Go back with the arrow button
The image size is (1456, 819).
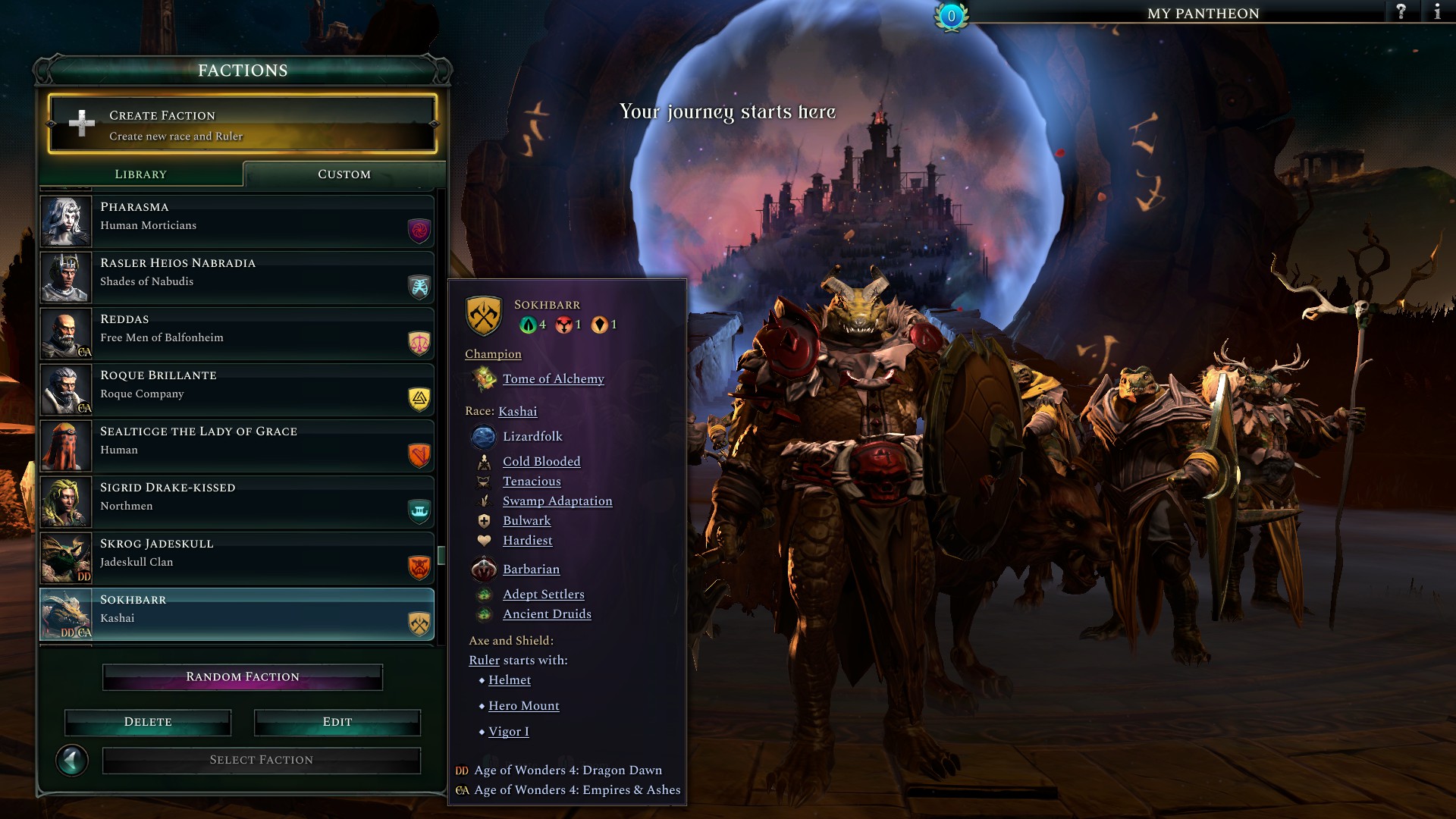[x=73, y=760]
